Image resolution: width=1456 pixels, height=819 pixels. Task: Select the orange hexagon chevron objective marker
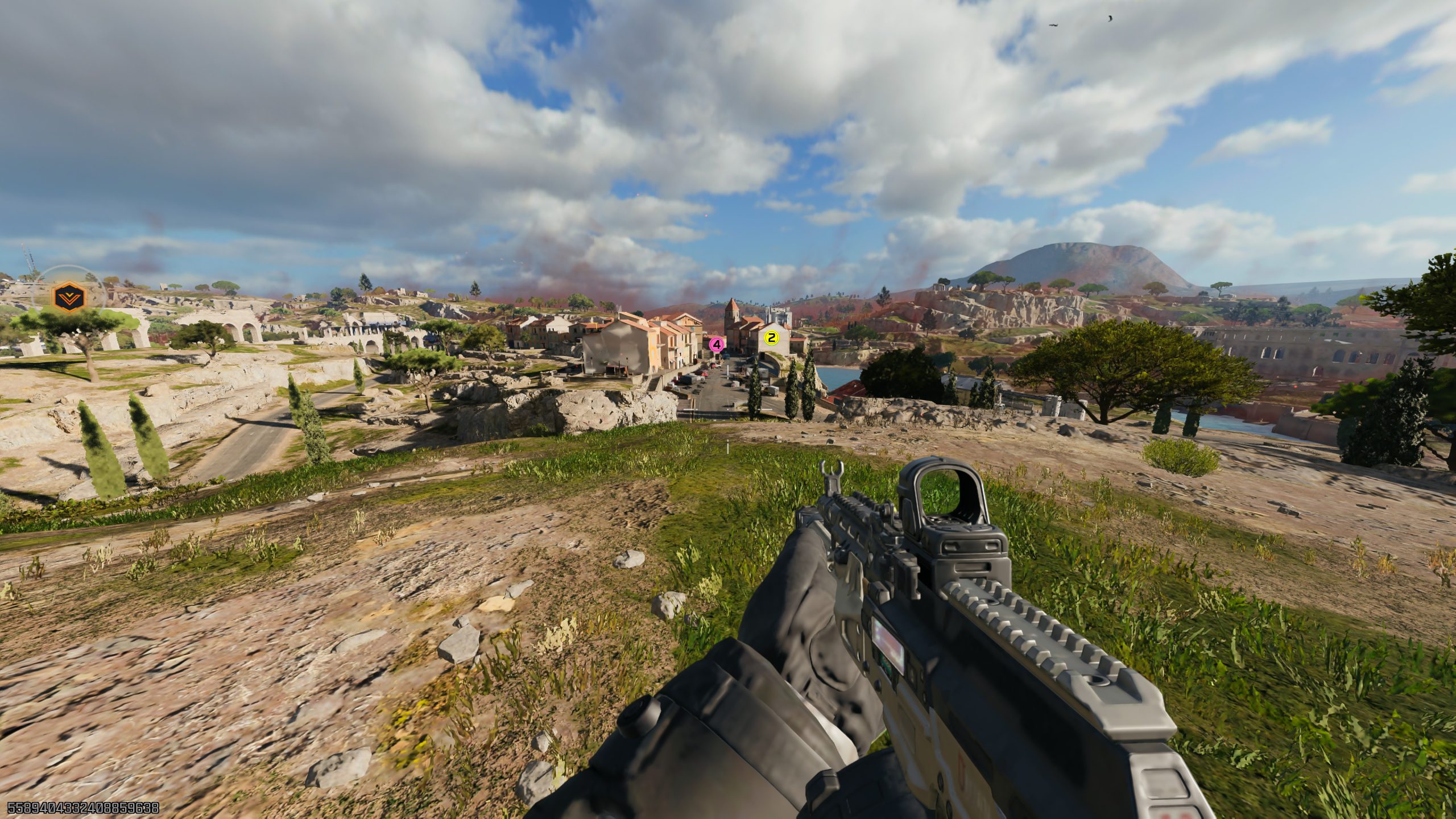[68, 296]
